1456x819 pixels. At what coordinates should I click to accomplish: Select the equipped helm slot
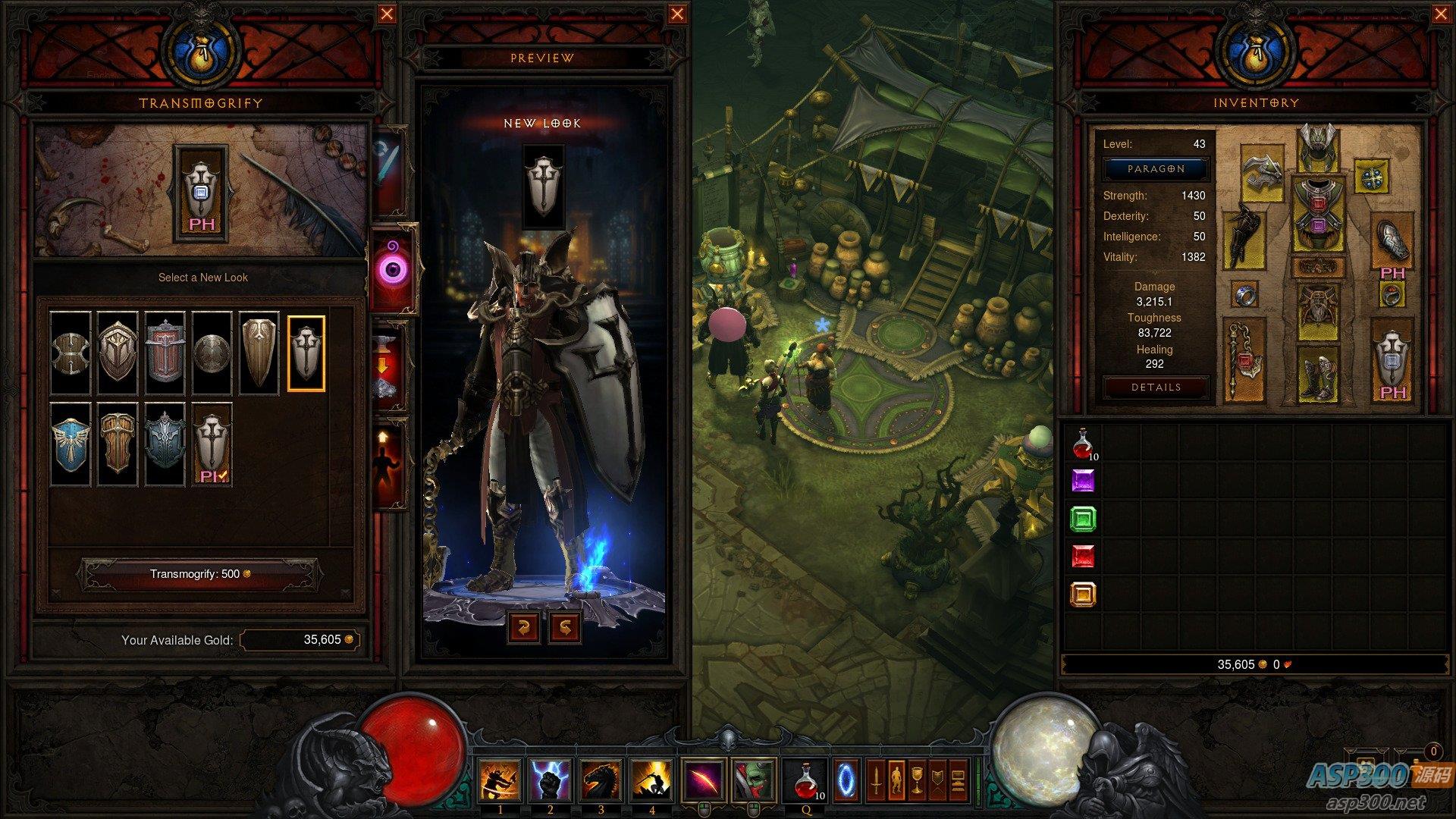(x=1318, y=147)
